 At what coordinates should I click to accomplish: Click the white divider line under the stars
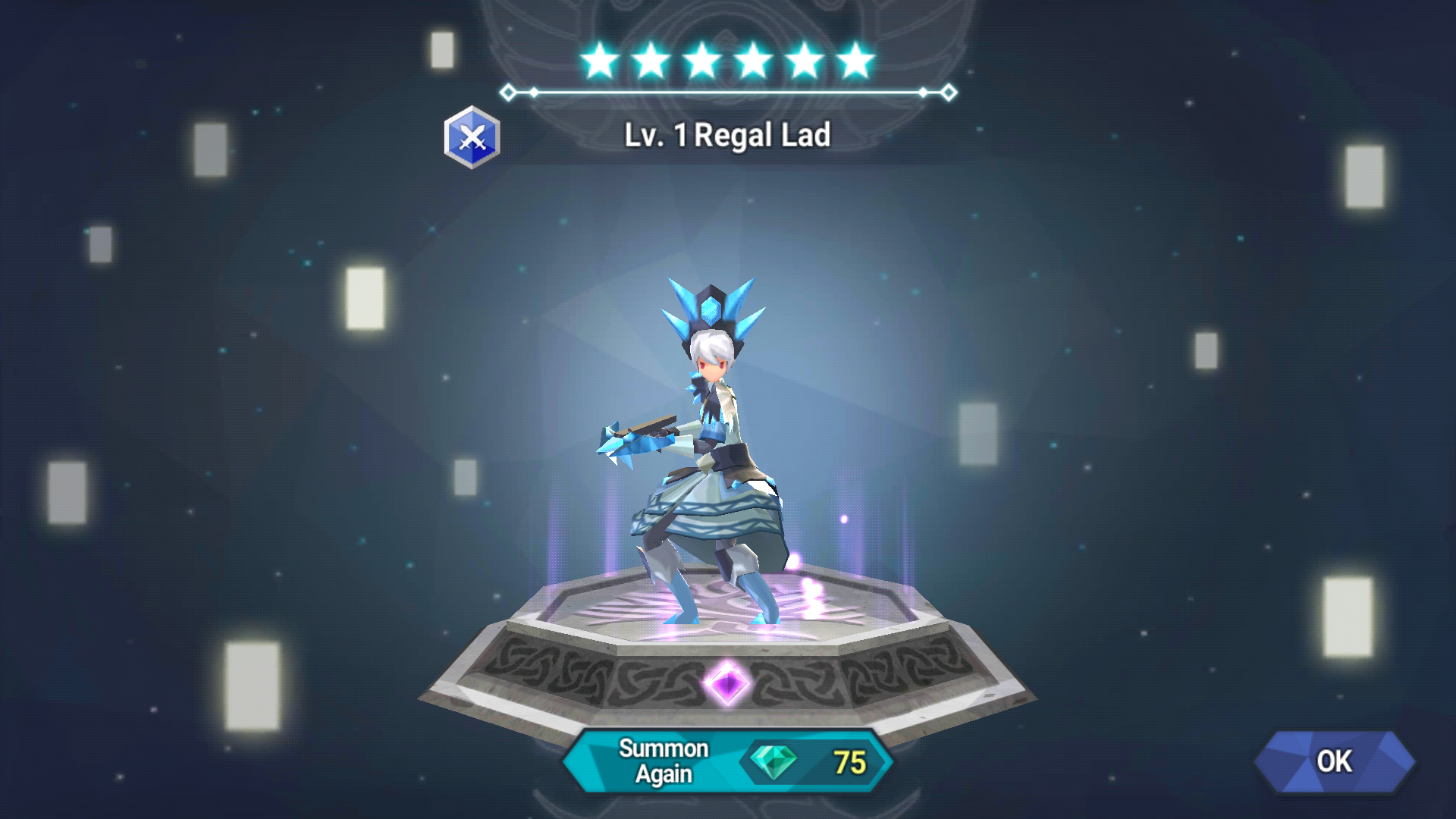(x=728, y=93)
